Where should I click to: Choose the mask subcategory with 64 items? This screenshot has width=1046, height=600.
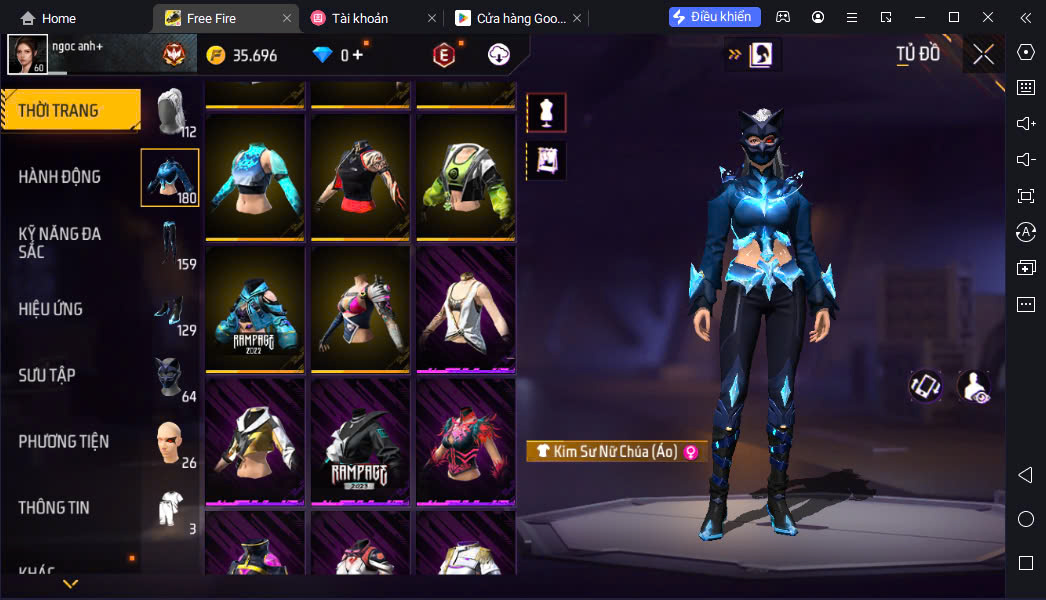[170, 377]
